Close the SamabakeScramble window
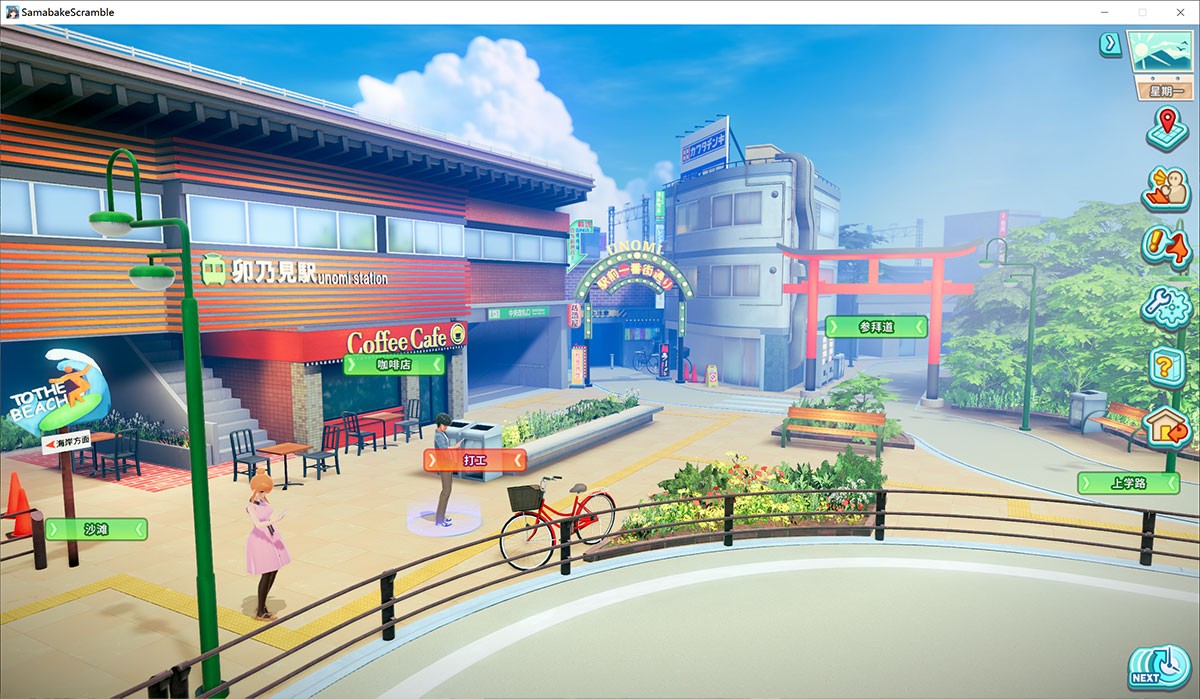The height and width of the screenshot is (699, 1200). (x=1176, y=12)
